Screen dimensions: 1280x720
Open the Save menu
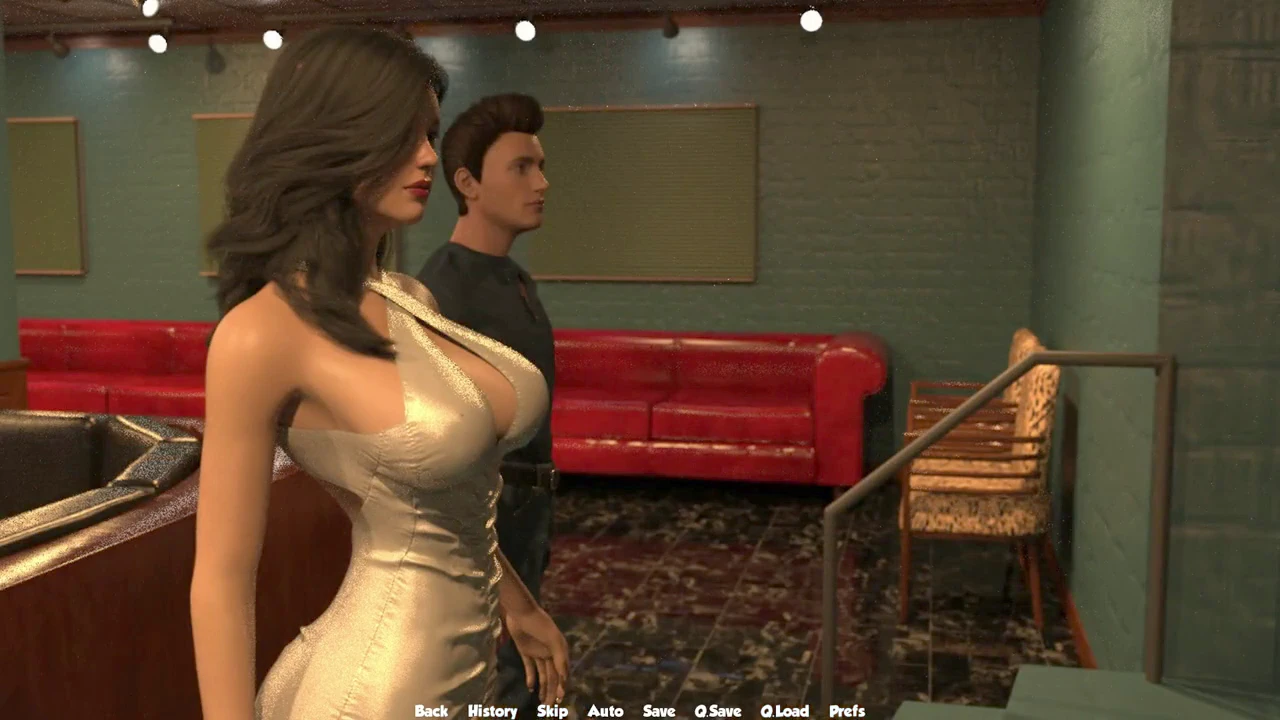click(659, 711)
